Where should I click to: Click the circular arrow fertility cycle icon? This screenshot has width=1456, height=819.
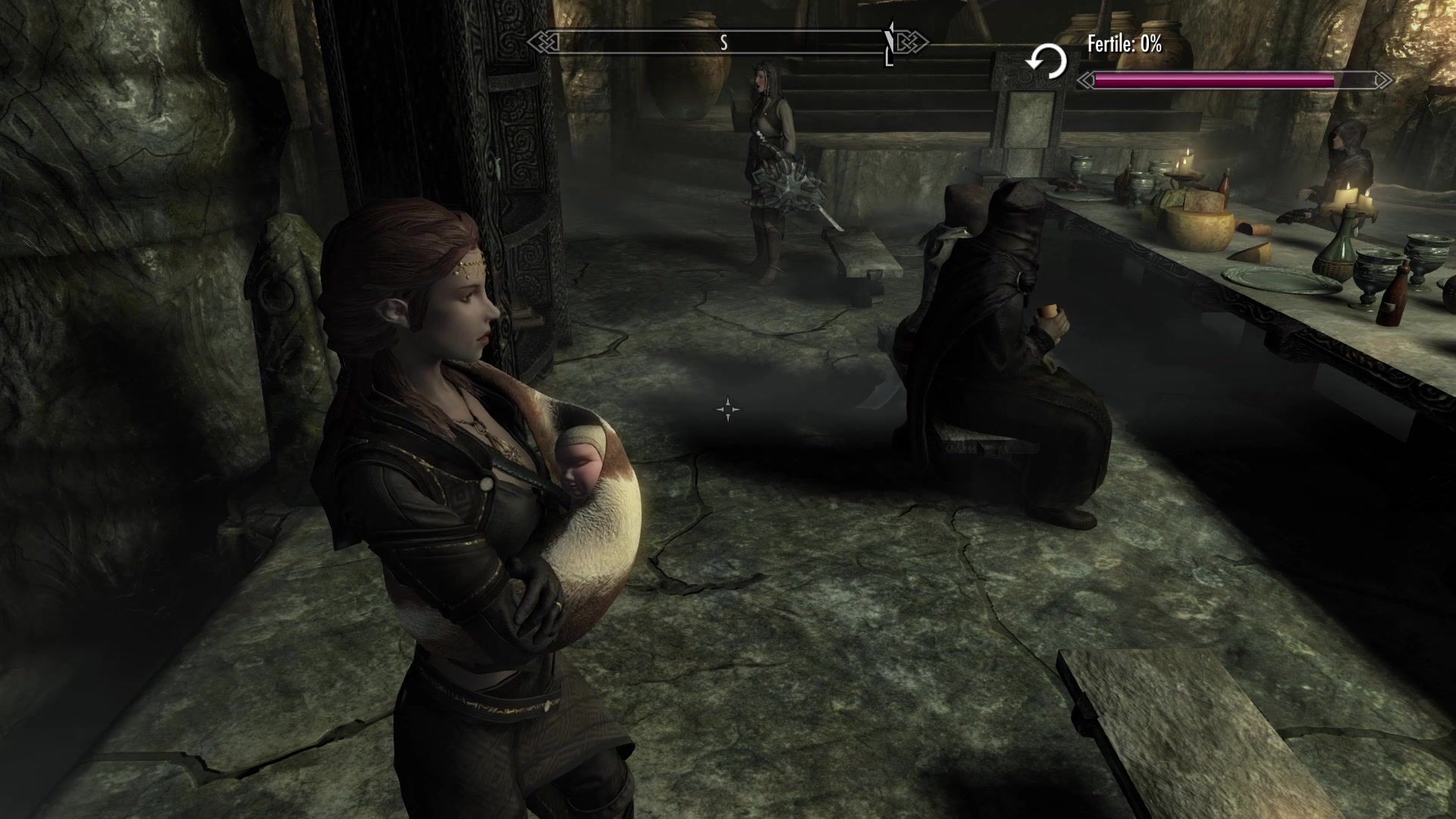1046,61
